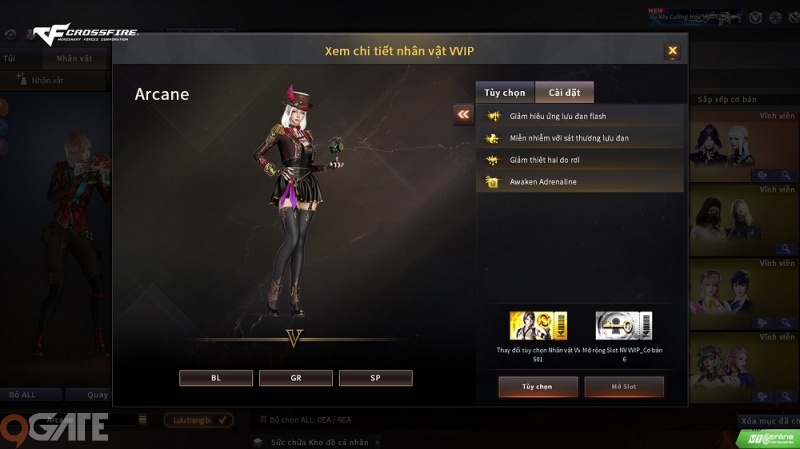This screenshot has width=800, height=449.
Task: Switch to the Tùy chọn tab
Action: tap(505, 93)
